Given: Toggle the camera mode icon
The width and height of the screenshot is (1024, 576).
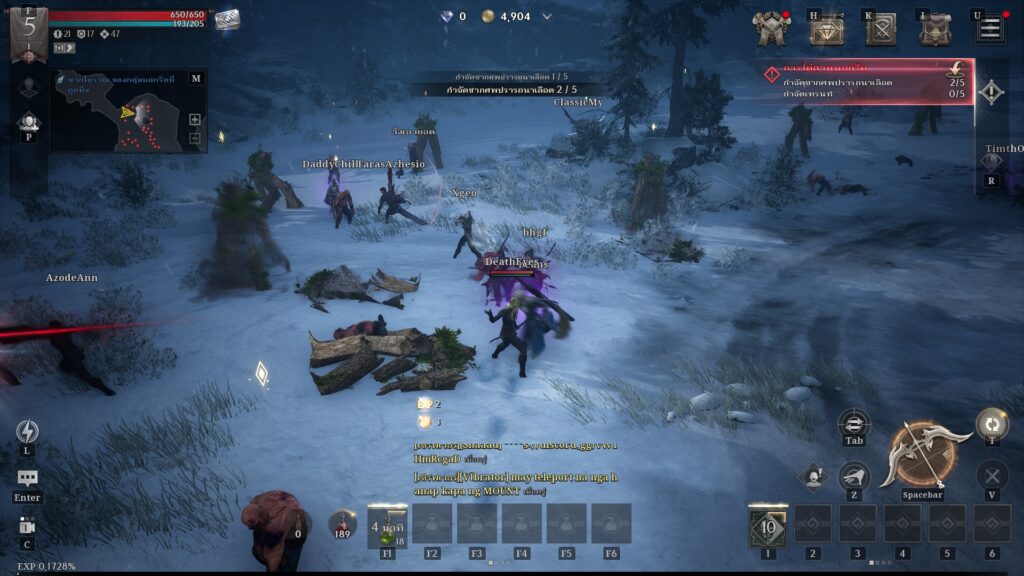Looking at the screenshot, I should pos(27,527).
